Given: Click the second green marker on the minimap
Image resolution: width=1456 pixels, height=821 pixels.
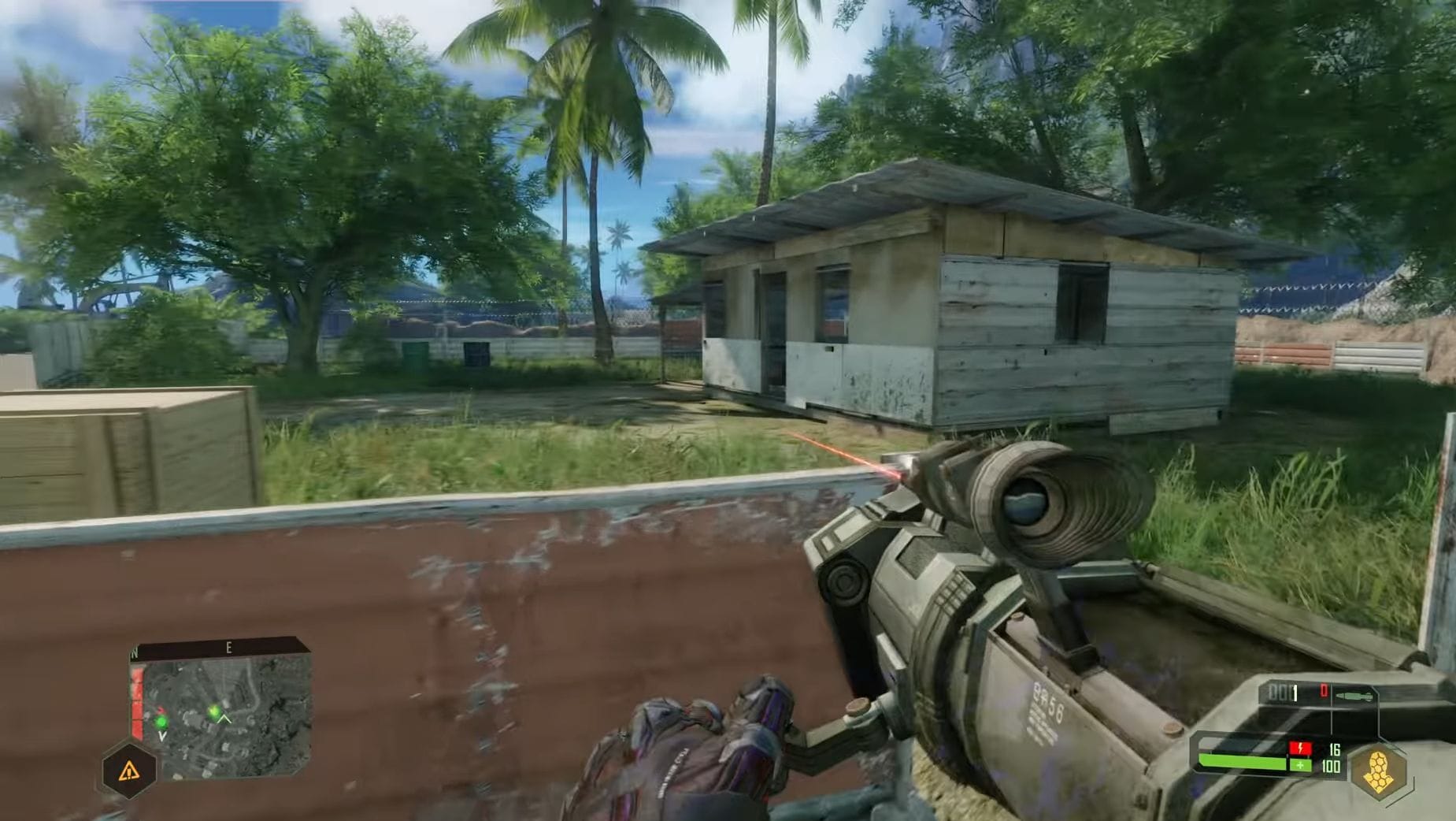Looking at the screenshot, I should coord(213,711).
